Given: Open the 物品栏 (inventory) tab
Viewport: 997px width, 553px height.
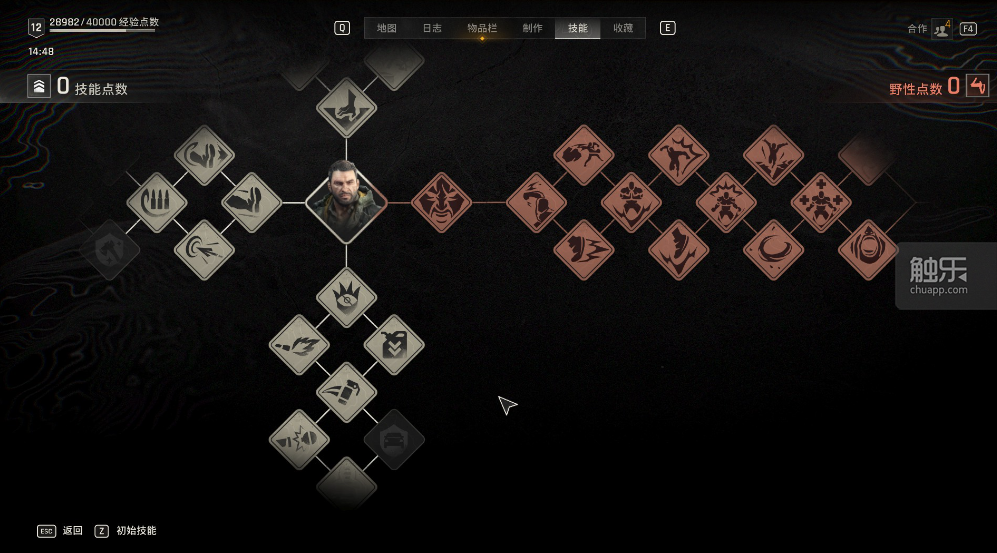Looking at the screenshot, I should pyautogui.click(x=482, y=28).
